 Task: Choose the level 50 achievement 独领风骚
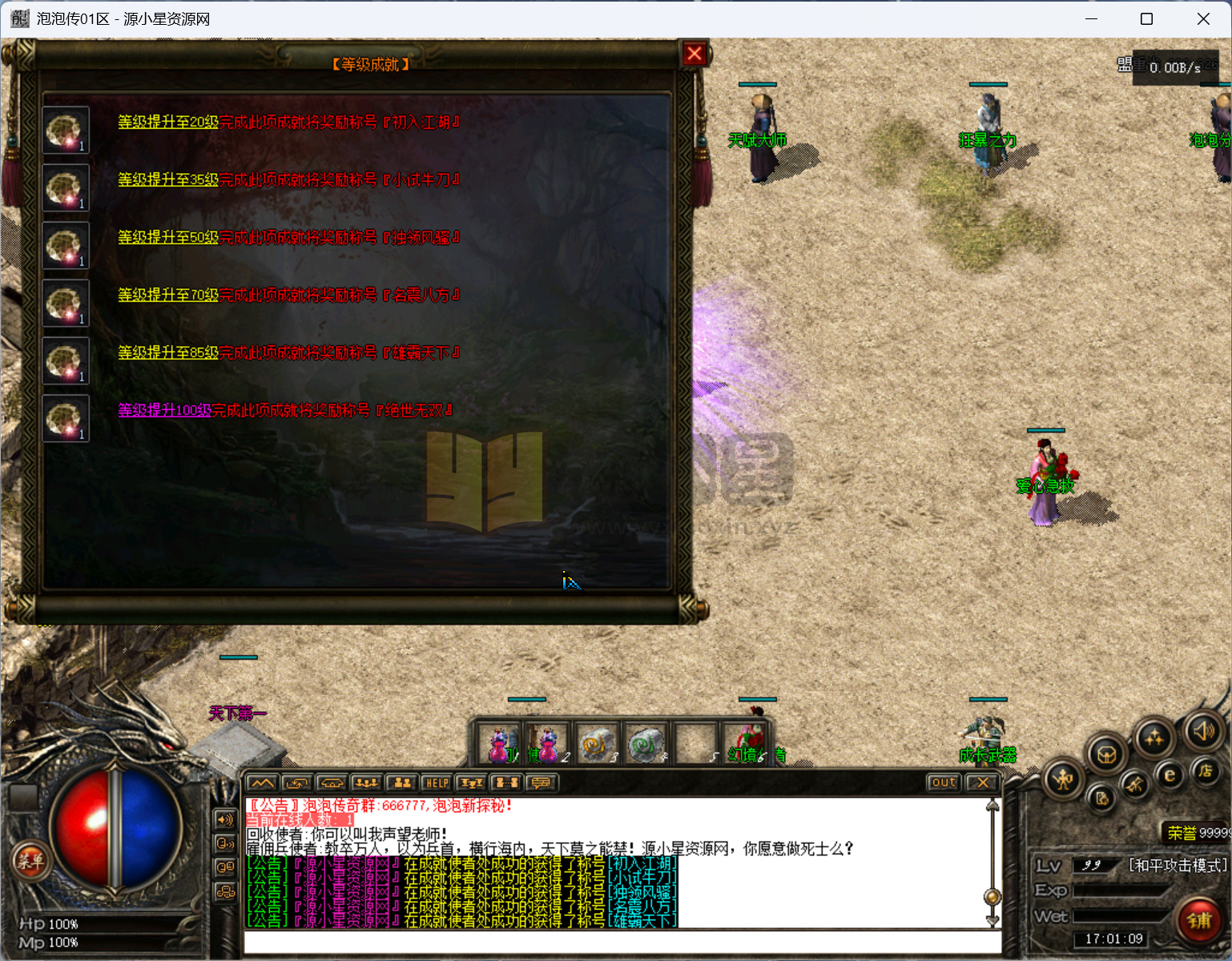[x=168, y=238]
